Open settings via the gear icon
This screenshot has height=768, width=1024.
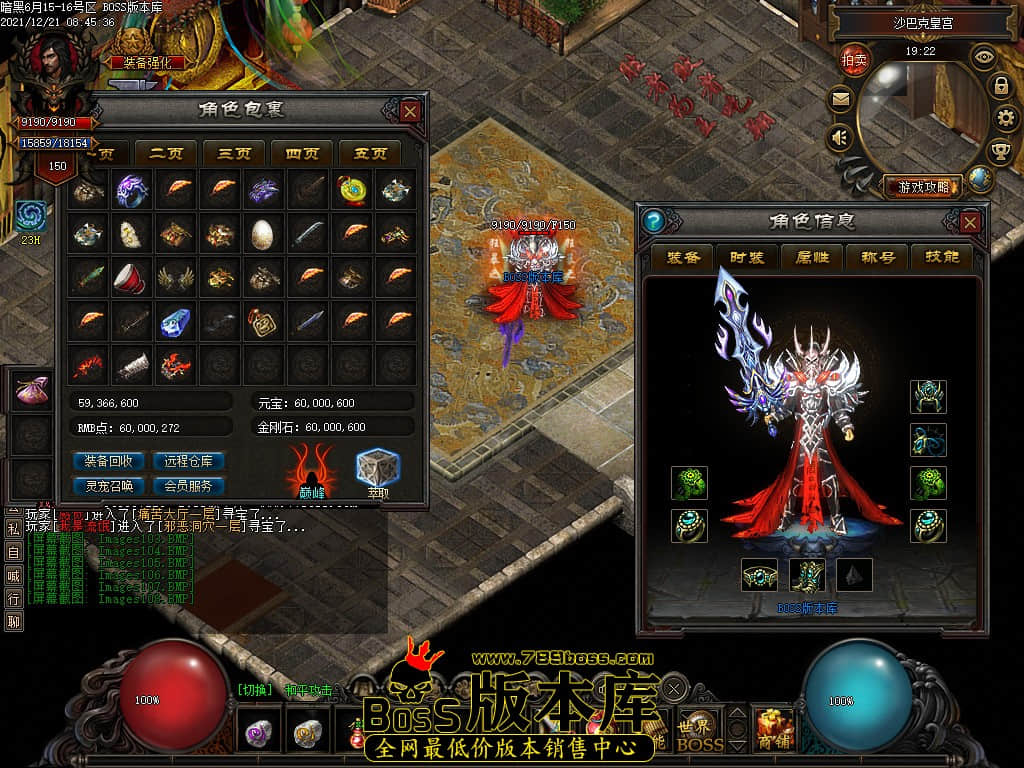pos(1005,118)
